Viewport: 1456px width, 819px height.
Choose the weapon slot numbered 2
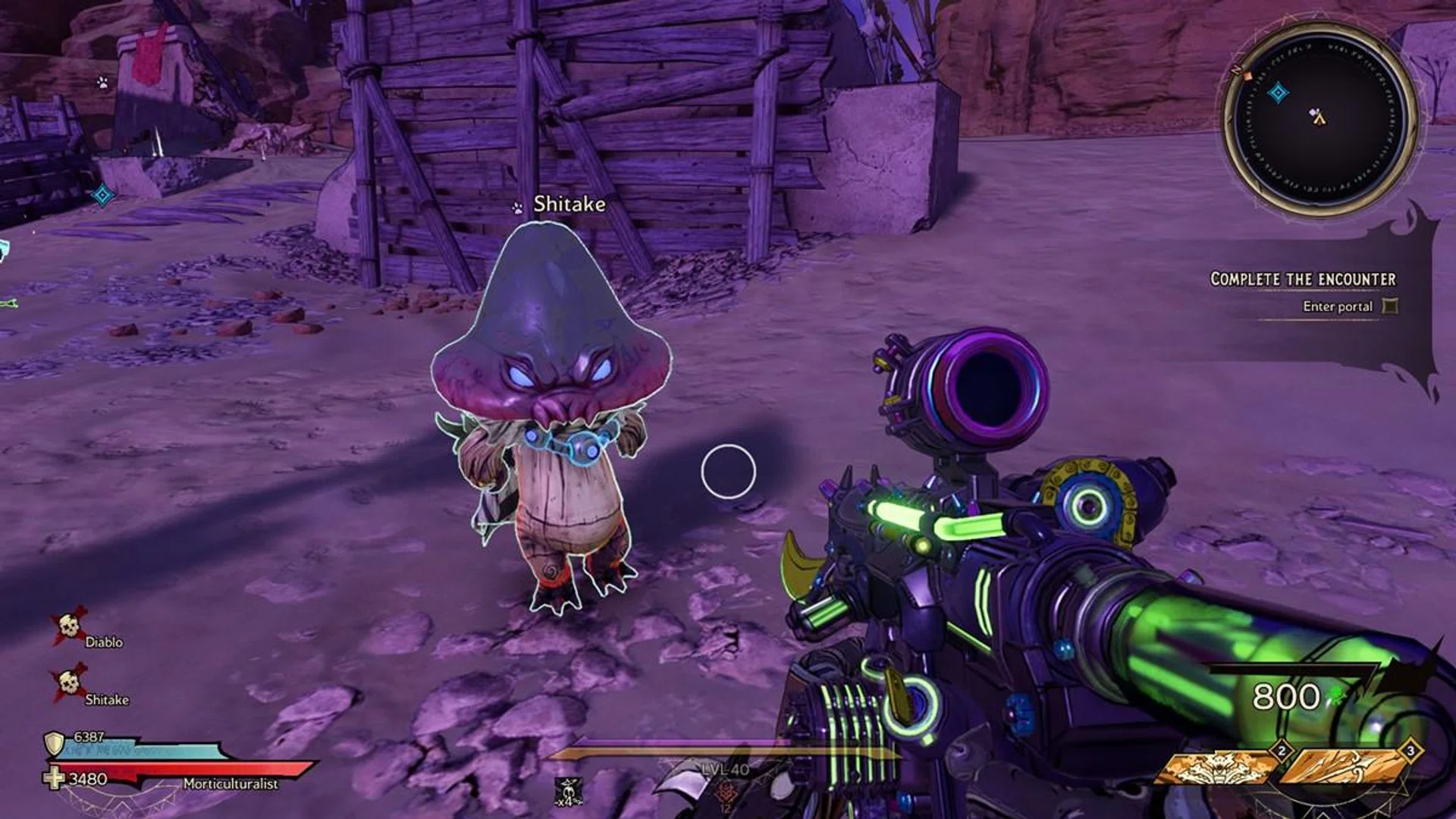[1215, 767]
